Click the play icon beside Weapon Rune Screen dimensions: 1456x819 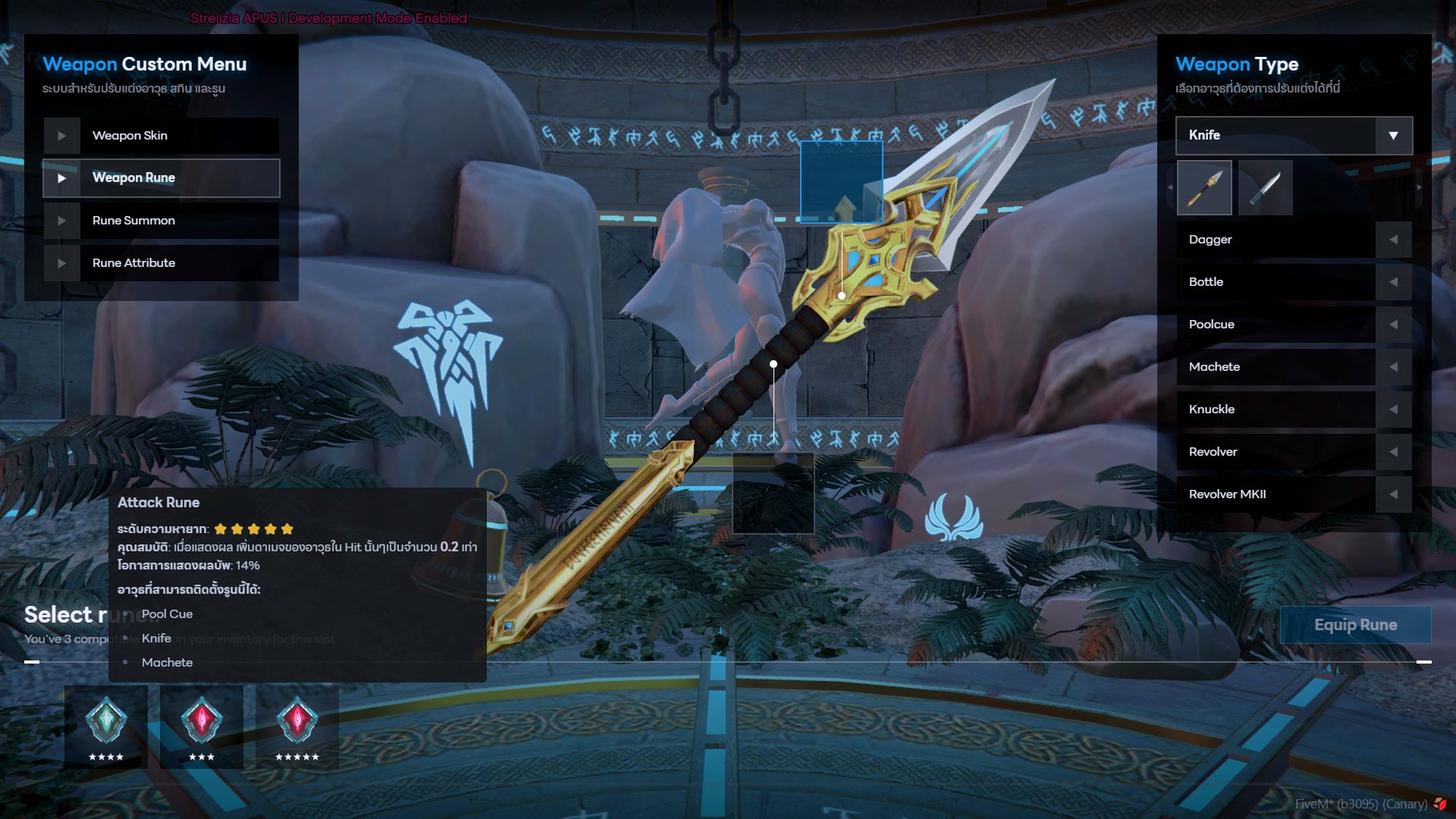(x=62, y=177)
